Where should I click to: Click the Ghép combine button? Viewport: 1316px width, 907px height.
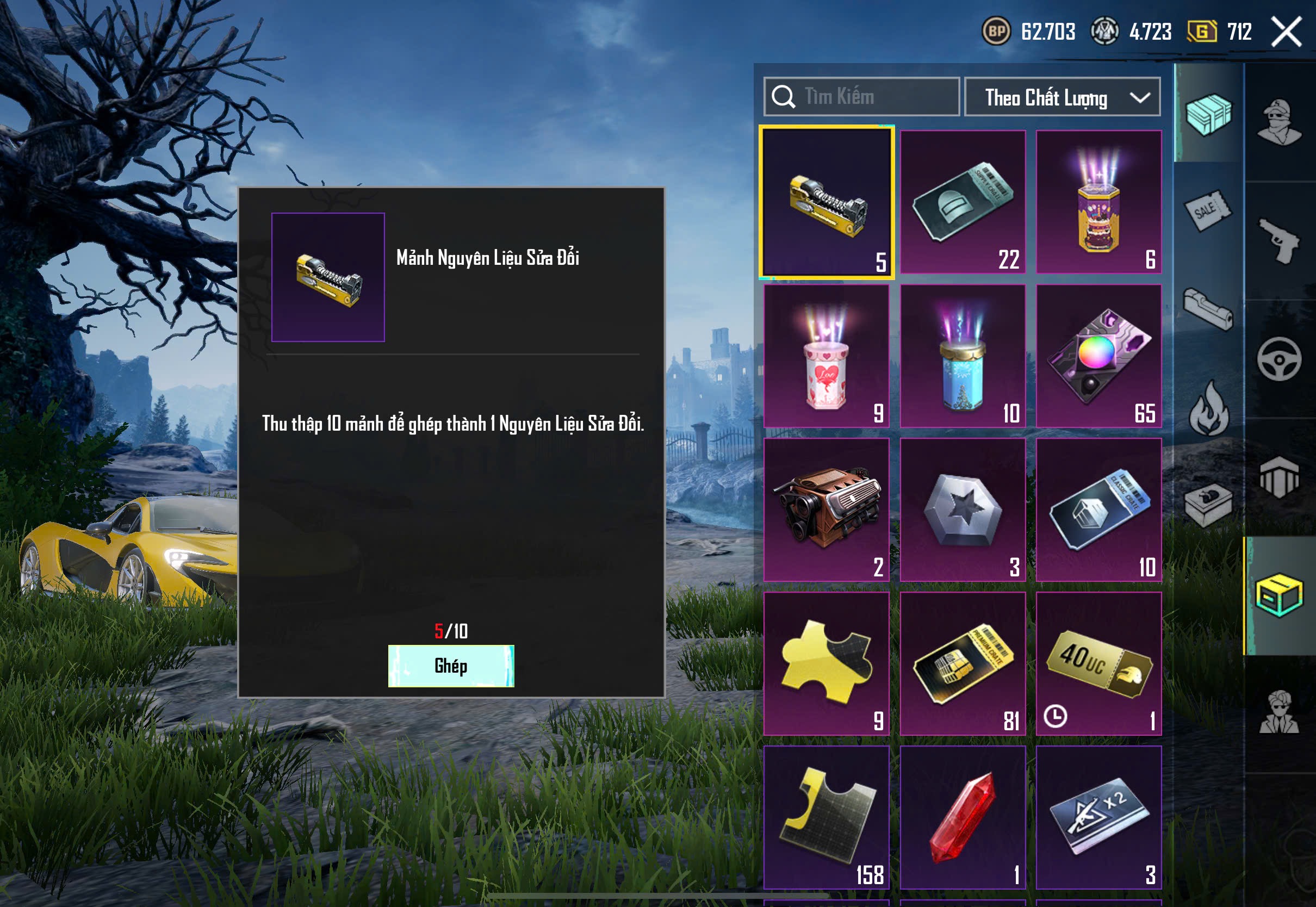click(x=451, y=666)
